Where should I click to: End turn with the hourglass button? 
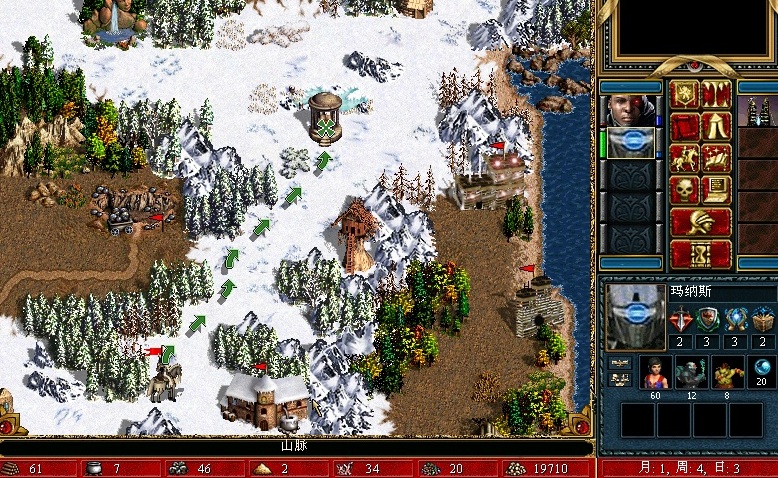(x=700, y=253)
